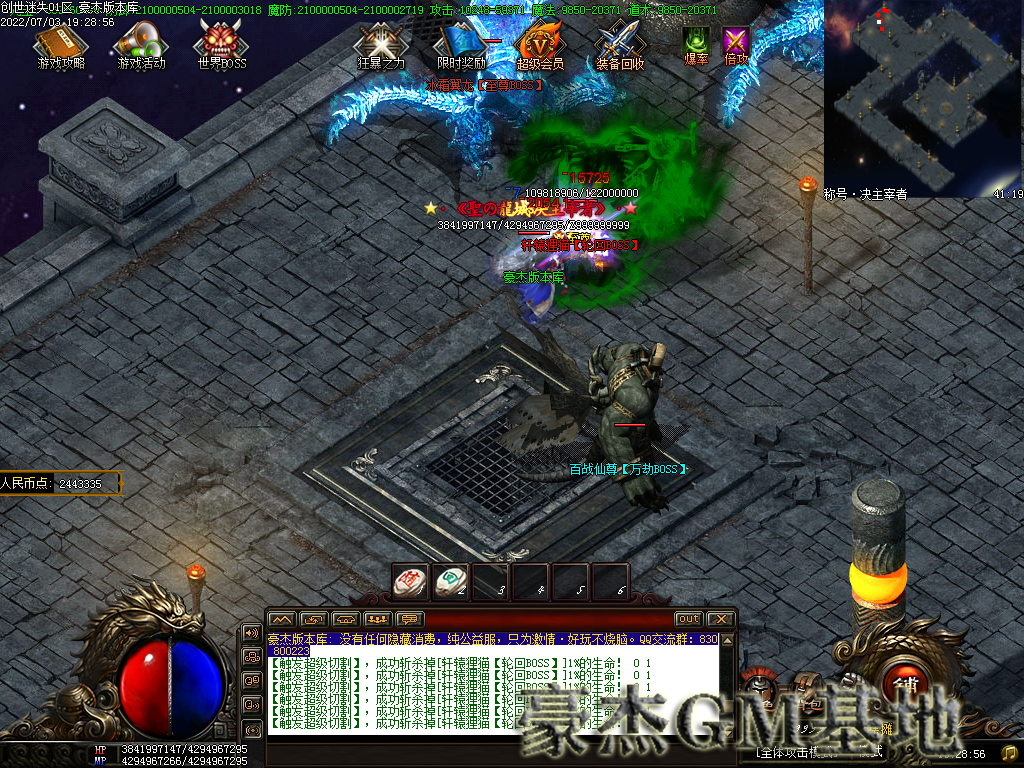Open 装备回收 equipment recycling
This screenshot has height=768, width=1024.
(620, 45)
